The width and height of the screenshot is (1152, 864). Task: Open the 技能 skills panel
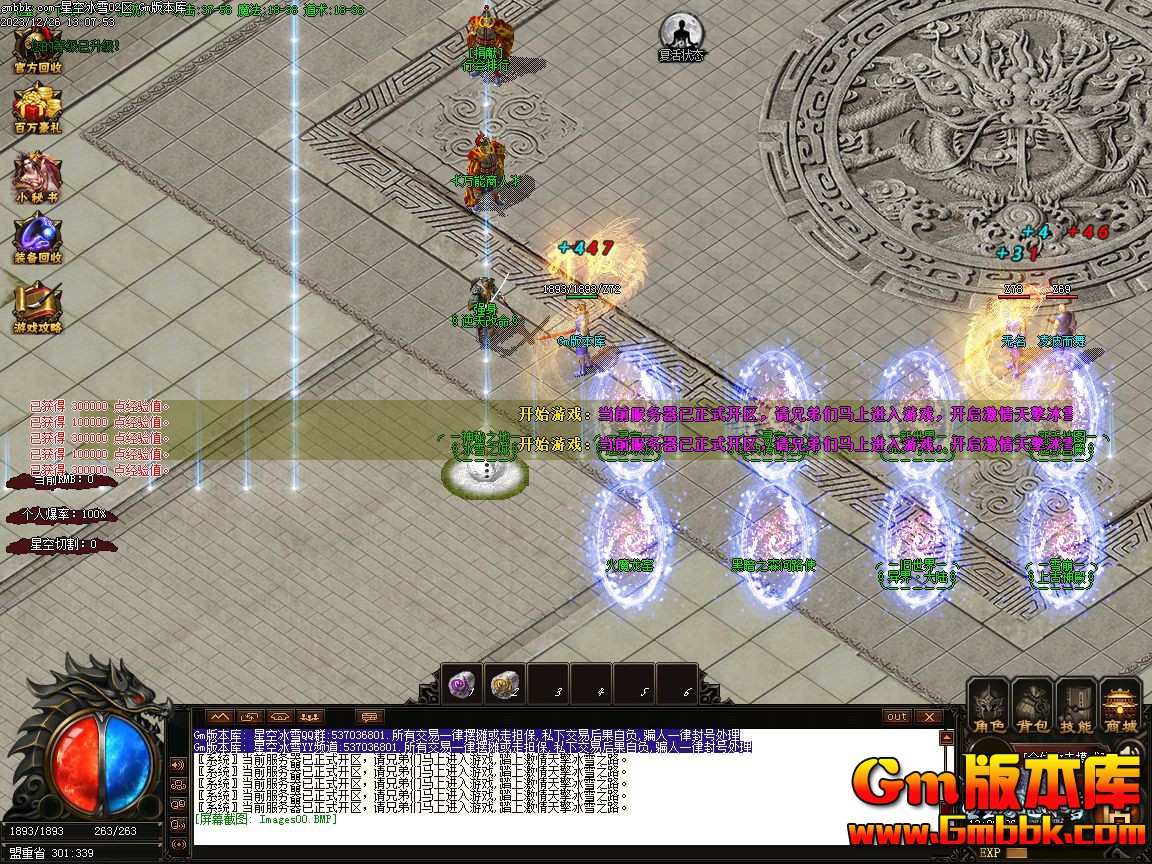[x=1077, y=707]
